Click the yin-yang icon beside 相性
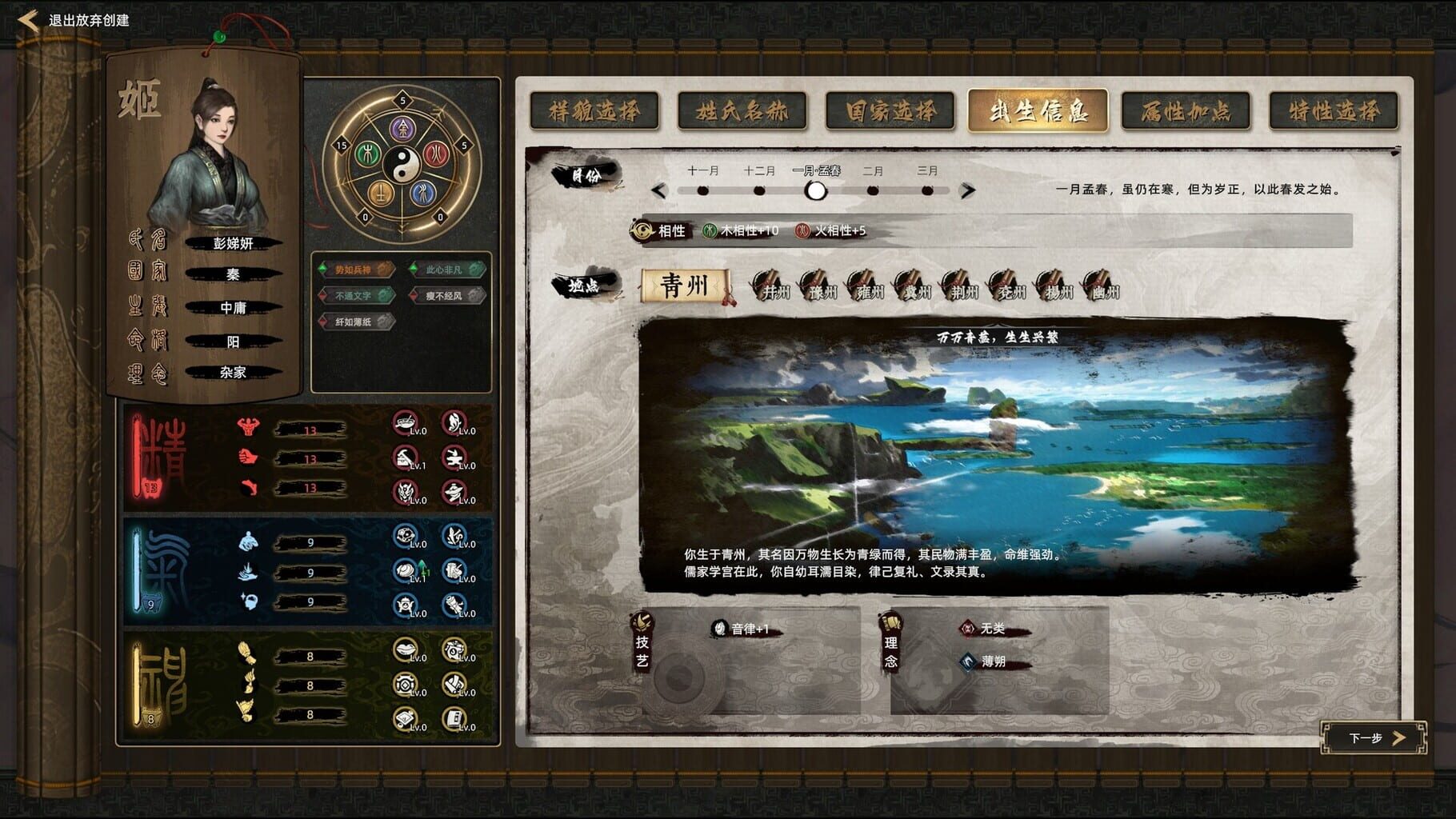Viewport: 1456px width, 819px height. point(642,230)
